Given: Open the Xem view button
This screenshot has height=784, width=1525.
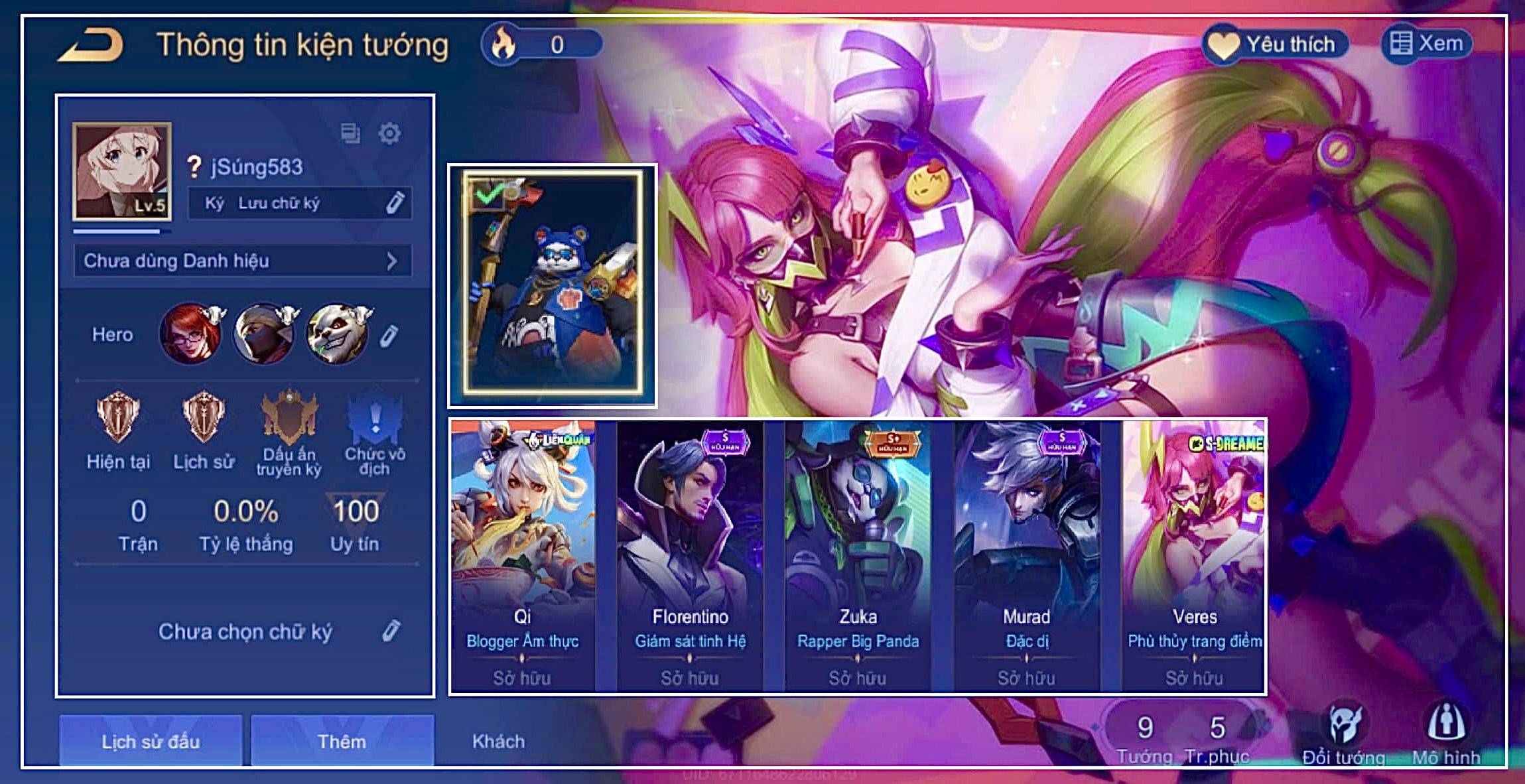Looking at the screenshot, I should pos(1427,44).
